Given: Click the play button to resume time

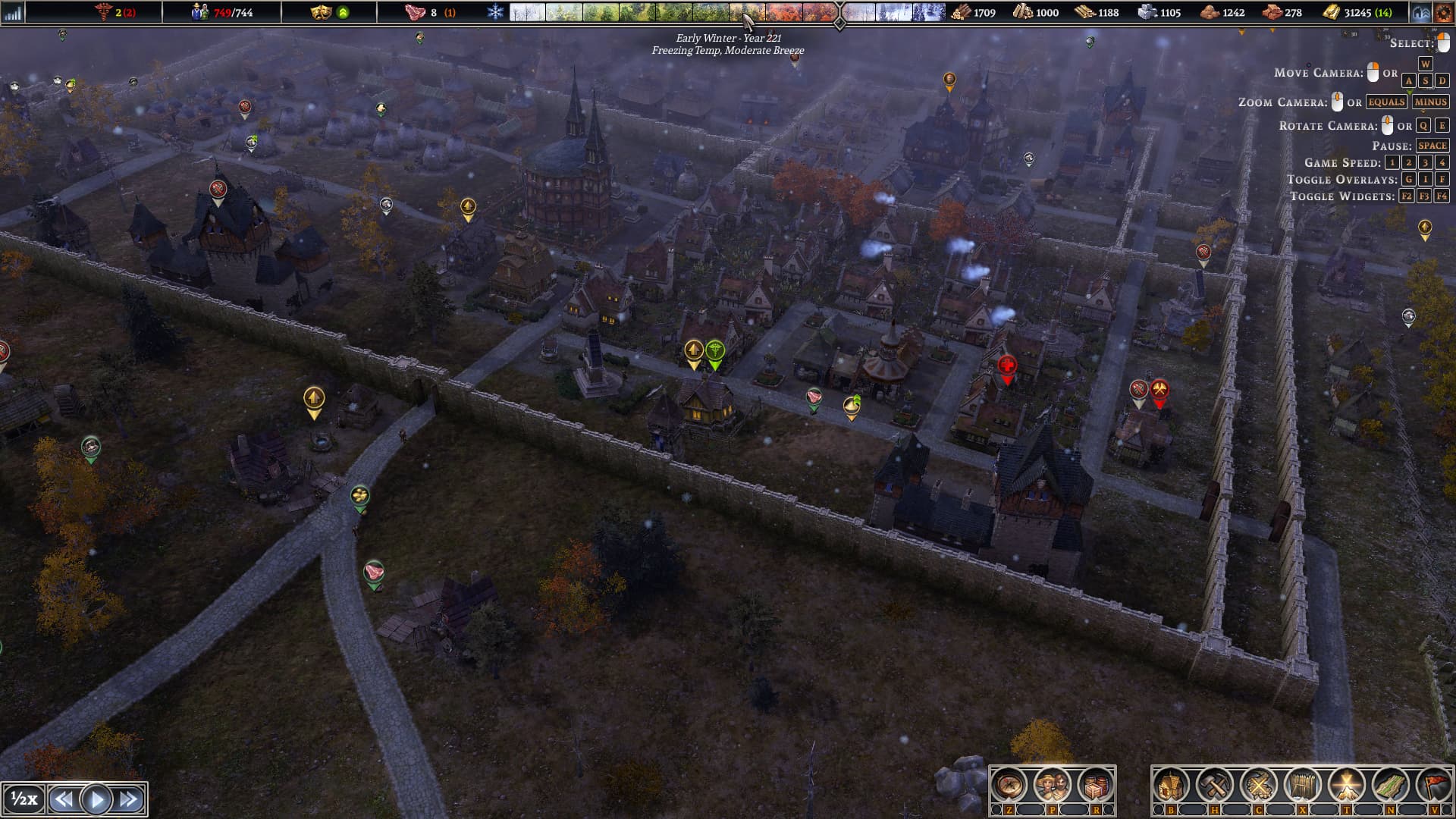Looking at the screenshot, I should tap(96, 799).
